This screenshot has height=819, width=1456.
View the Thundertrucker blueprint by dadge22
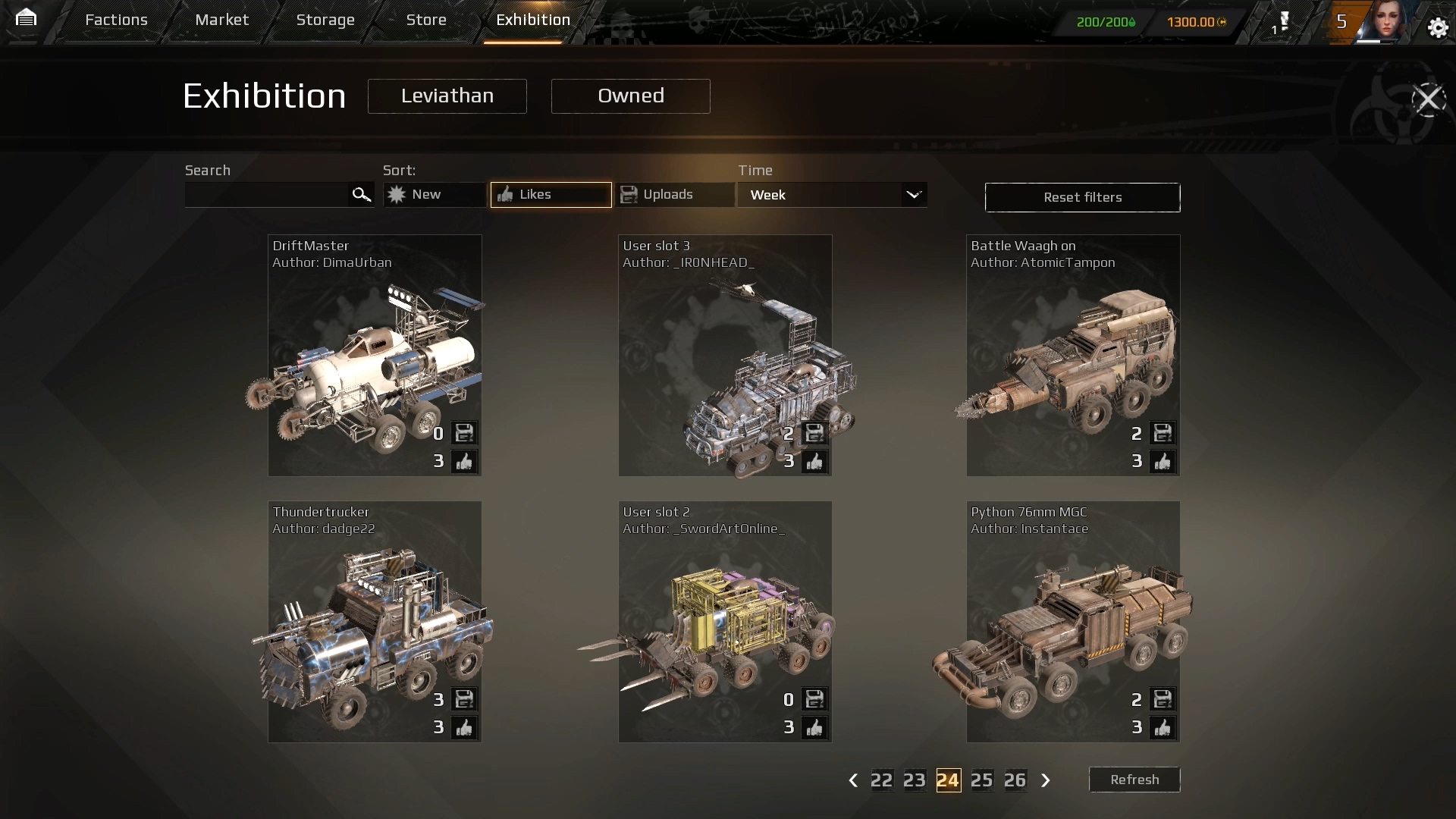(375, 621)
